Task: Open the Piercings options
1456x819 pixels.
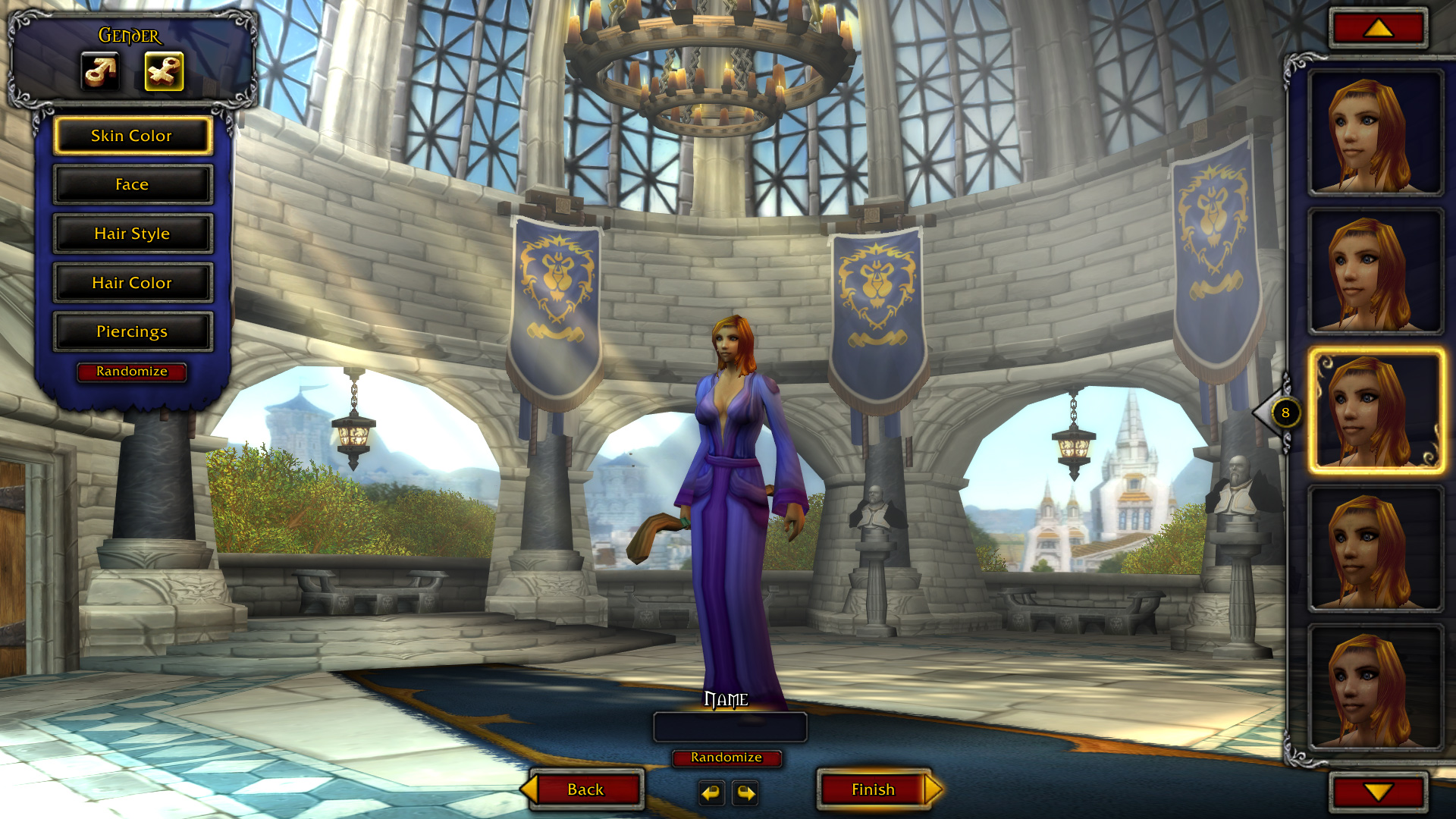Action: 132,331
